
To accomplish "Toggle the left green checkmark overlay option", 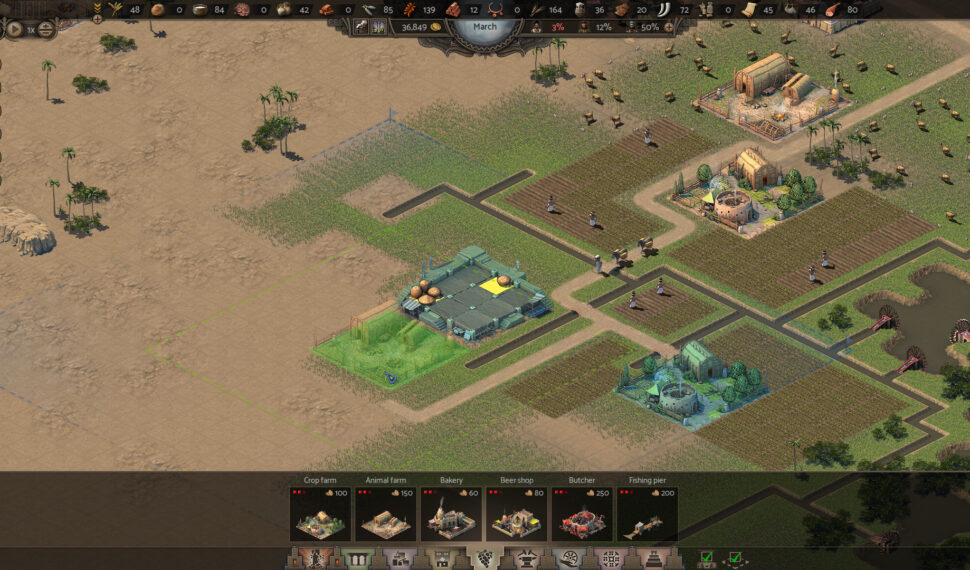I will [x=707, y=558].
